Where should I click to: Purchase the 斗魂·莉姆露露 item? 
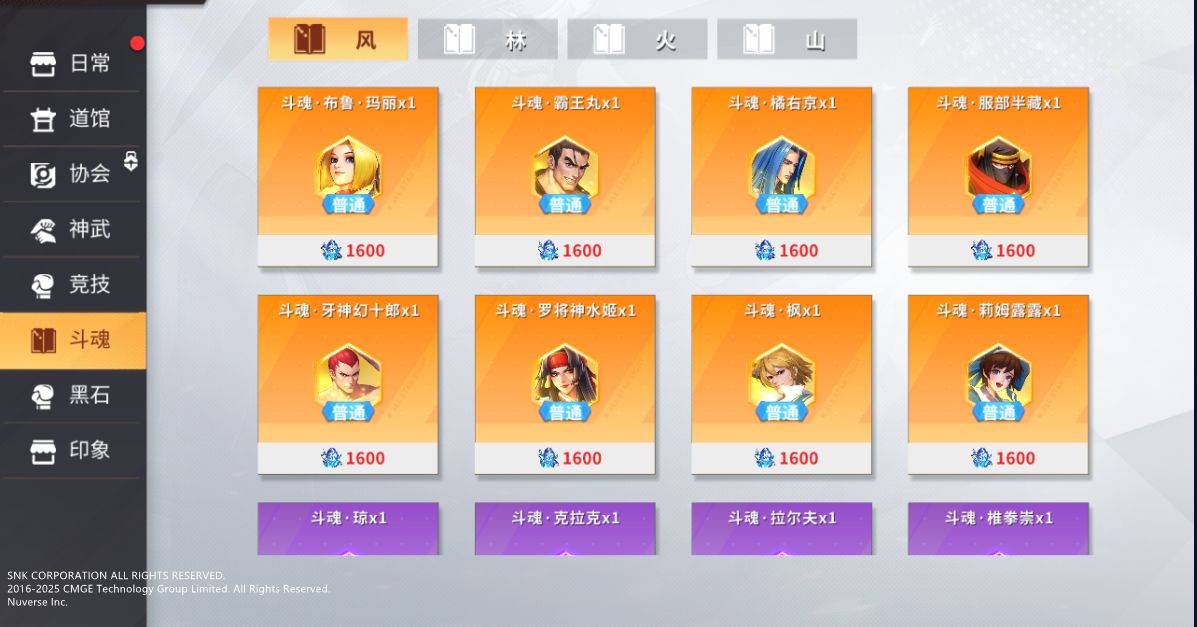(x=998, y=385)
